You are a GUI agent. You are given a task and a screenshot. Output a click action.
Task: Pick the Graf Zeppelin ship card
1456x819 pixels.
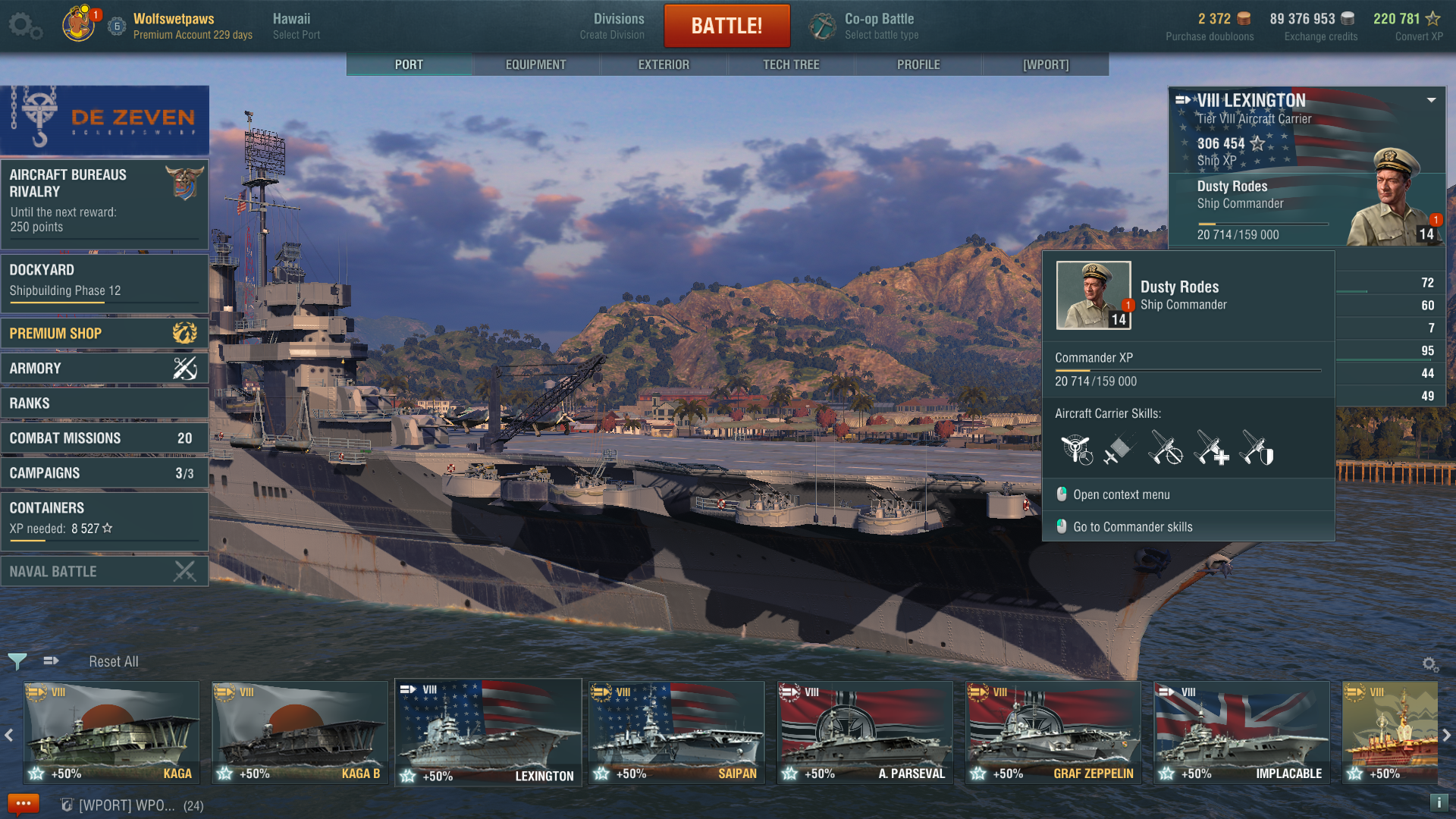[1053, 731]
